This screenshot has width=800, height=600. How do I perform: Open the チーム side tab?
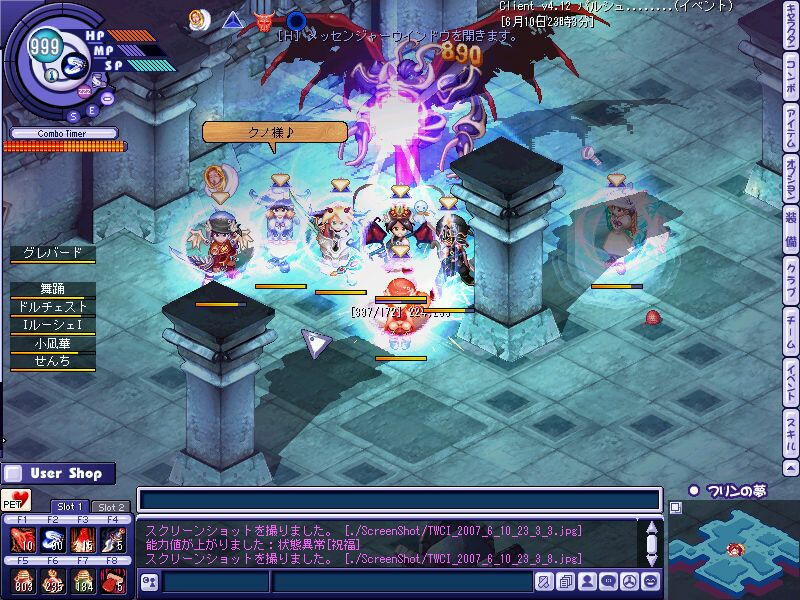(x=790, y=332)
